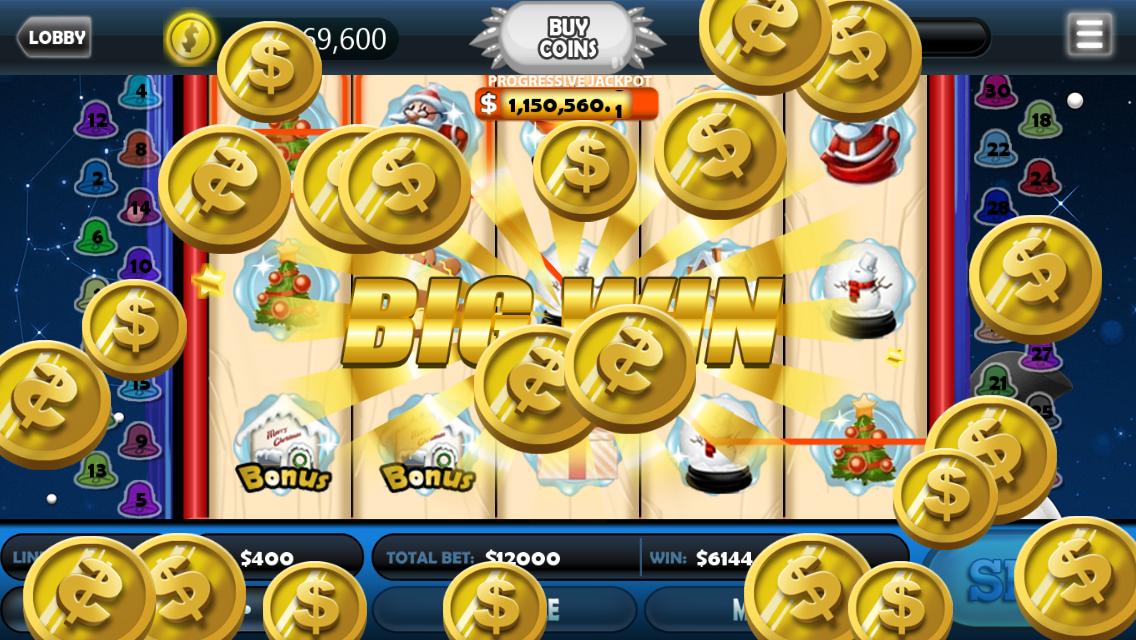Viewport: 1136px width, 640px height.
Task: Open the Buy Coins shop
Action: [x=567, y=38]
